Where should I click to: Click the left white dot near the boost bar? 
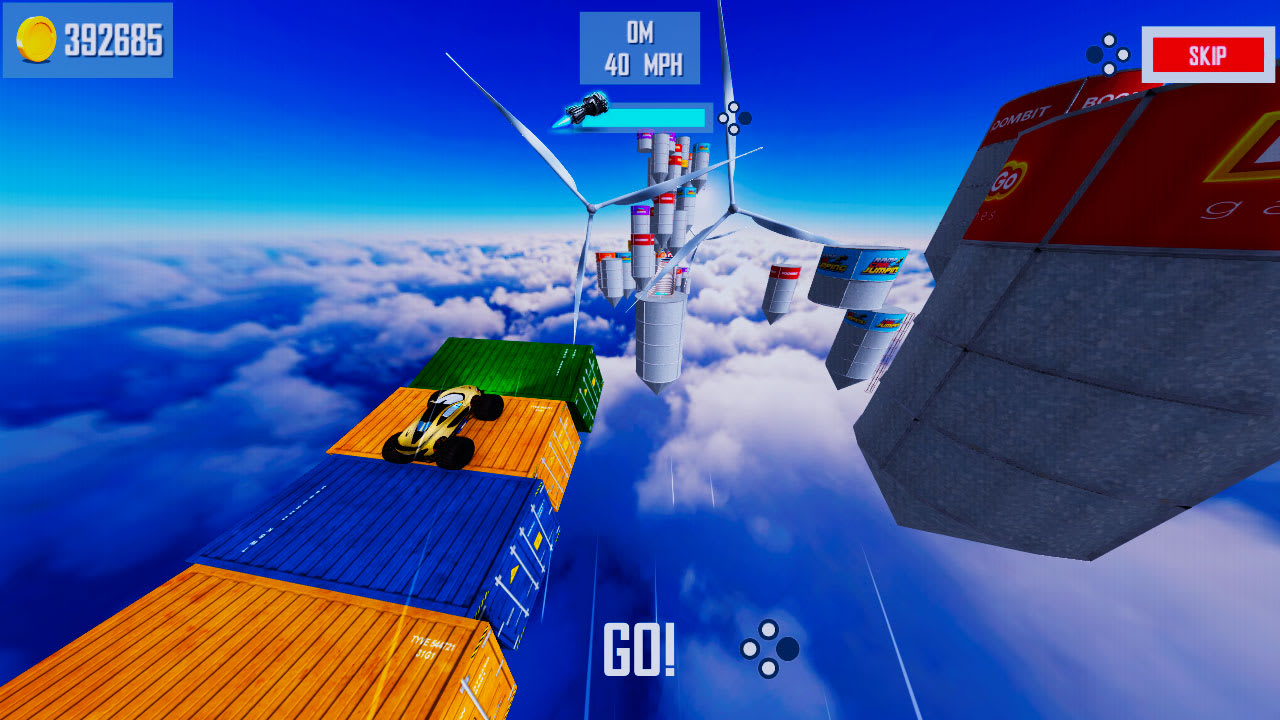pos(723,118)
